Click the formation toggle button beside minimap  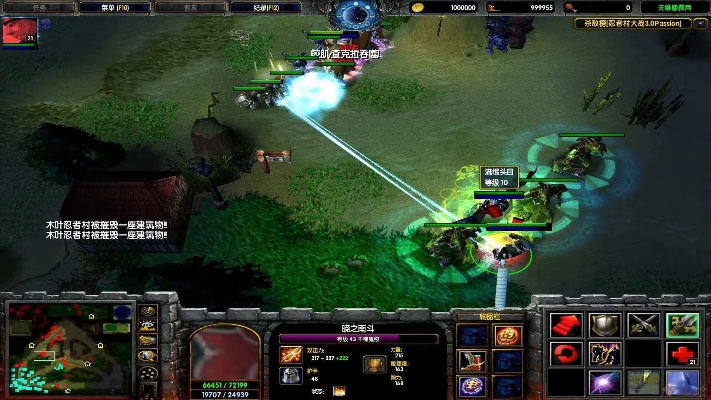(x=148, y=371)
